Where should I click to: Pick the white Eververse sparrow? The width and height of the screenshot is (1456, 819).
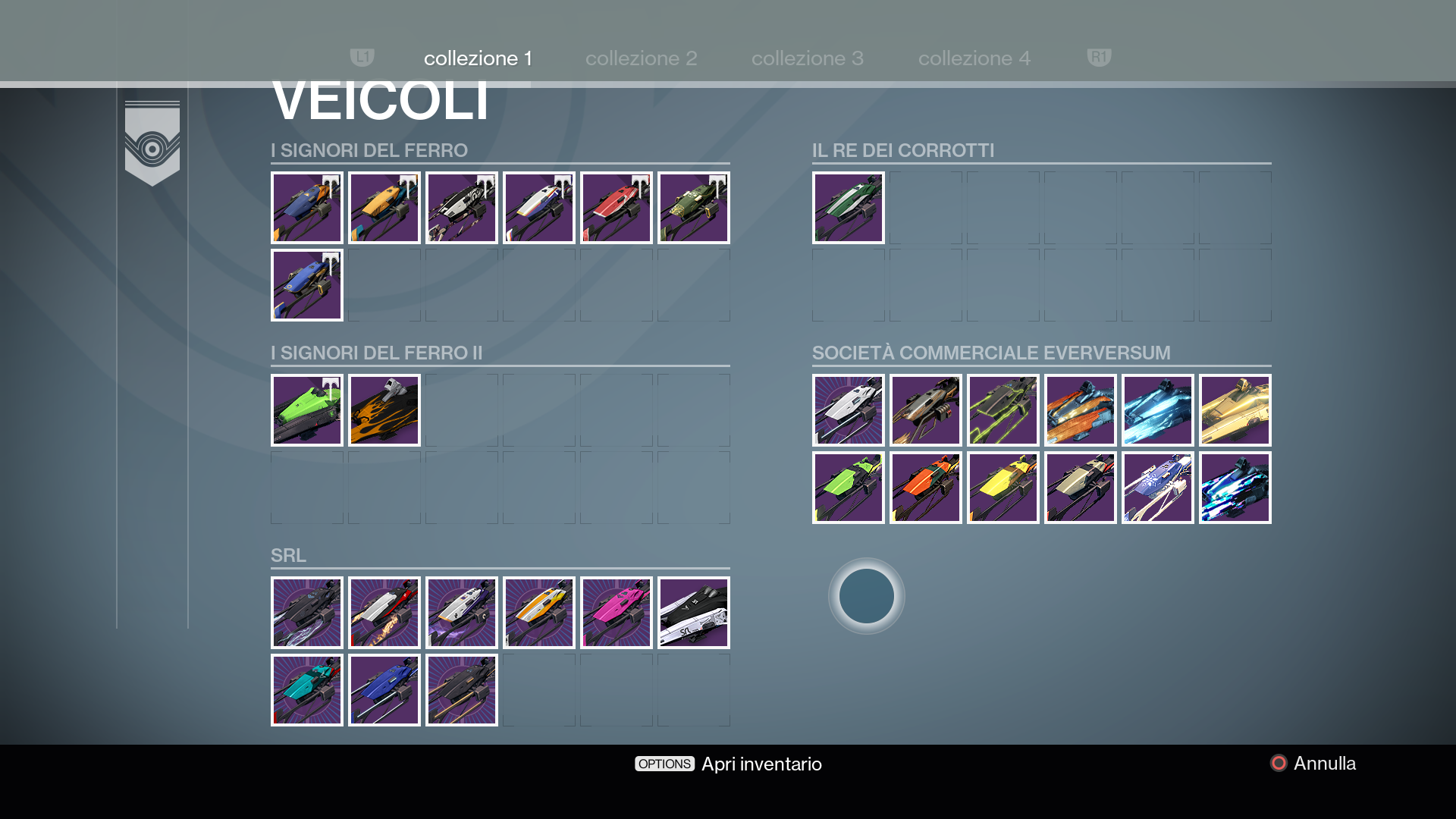(849, 410)
